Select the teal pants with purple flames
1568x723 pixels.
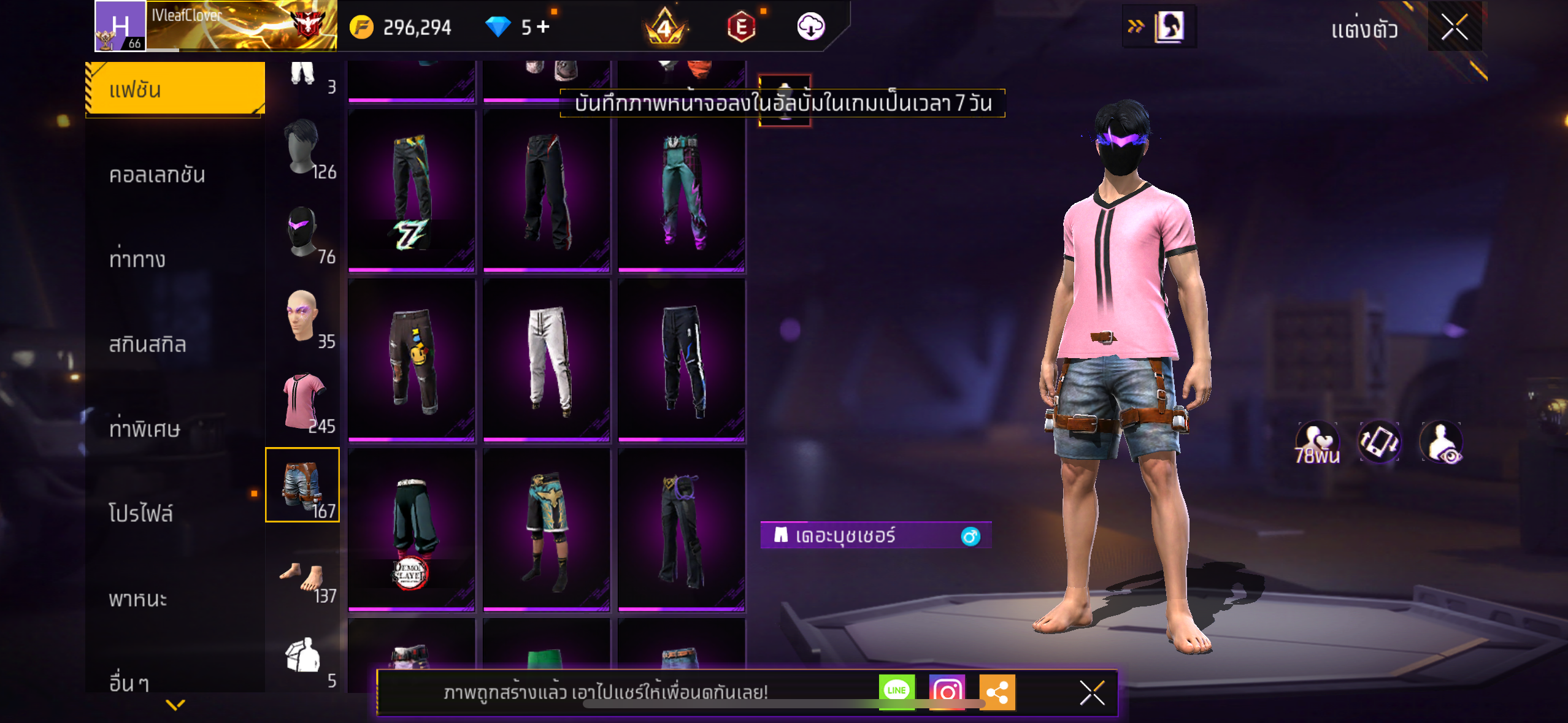(682, 191)
